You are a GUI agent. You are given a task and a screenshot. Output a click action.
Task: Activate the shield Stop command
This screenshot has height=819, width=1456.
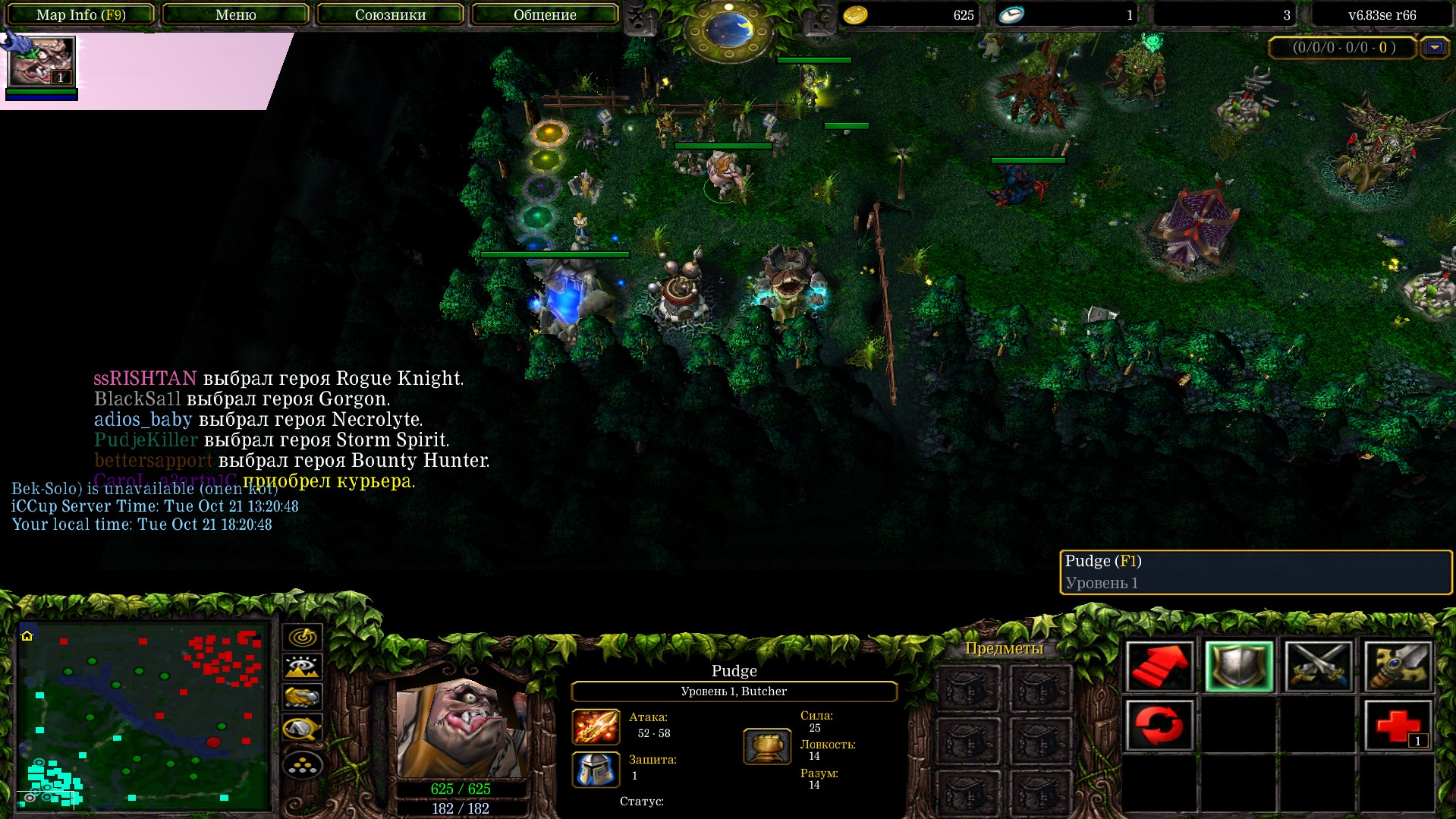point(1238,666)
